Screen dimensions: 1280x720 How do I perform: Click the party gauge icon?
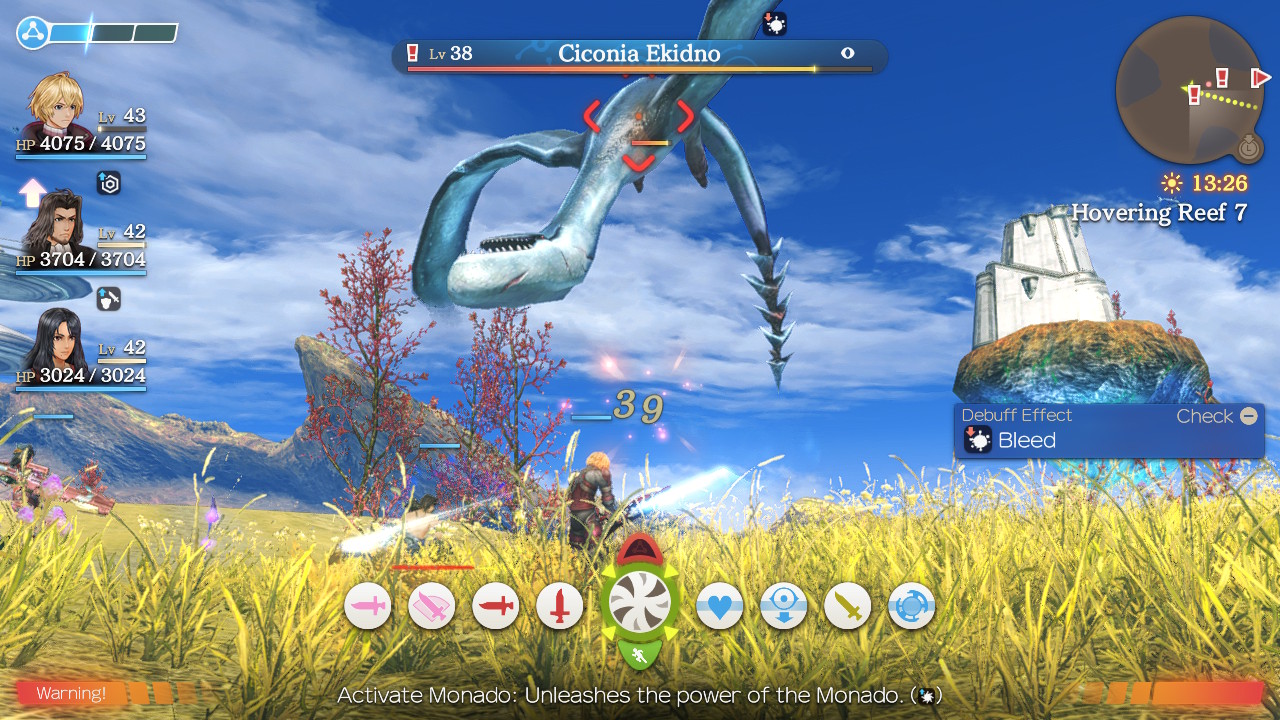(x=32, y=32)
